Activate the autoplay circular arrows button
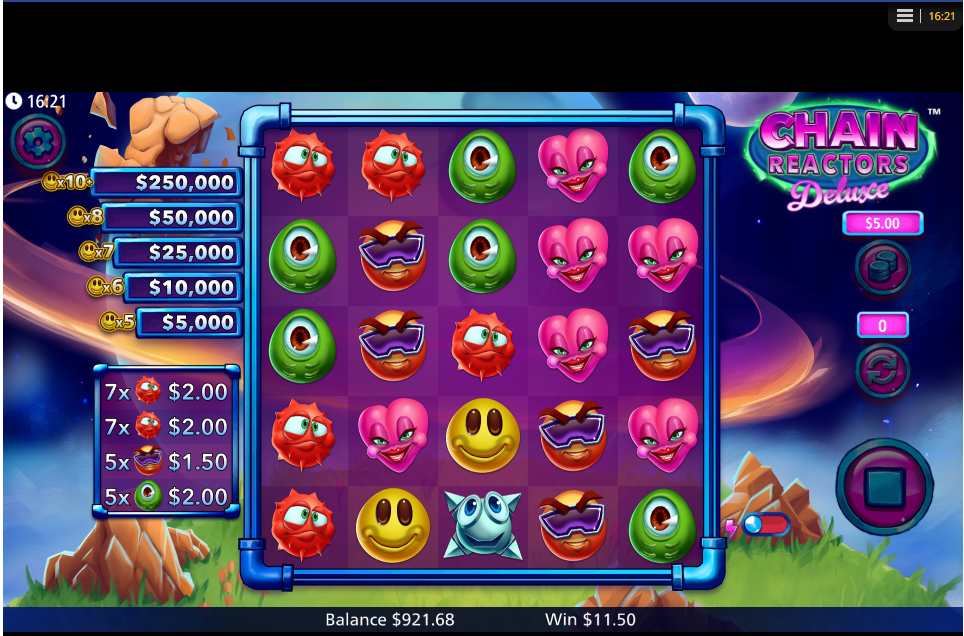 tap(882, 370)
